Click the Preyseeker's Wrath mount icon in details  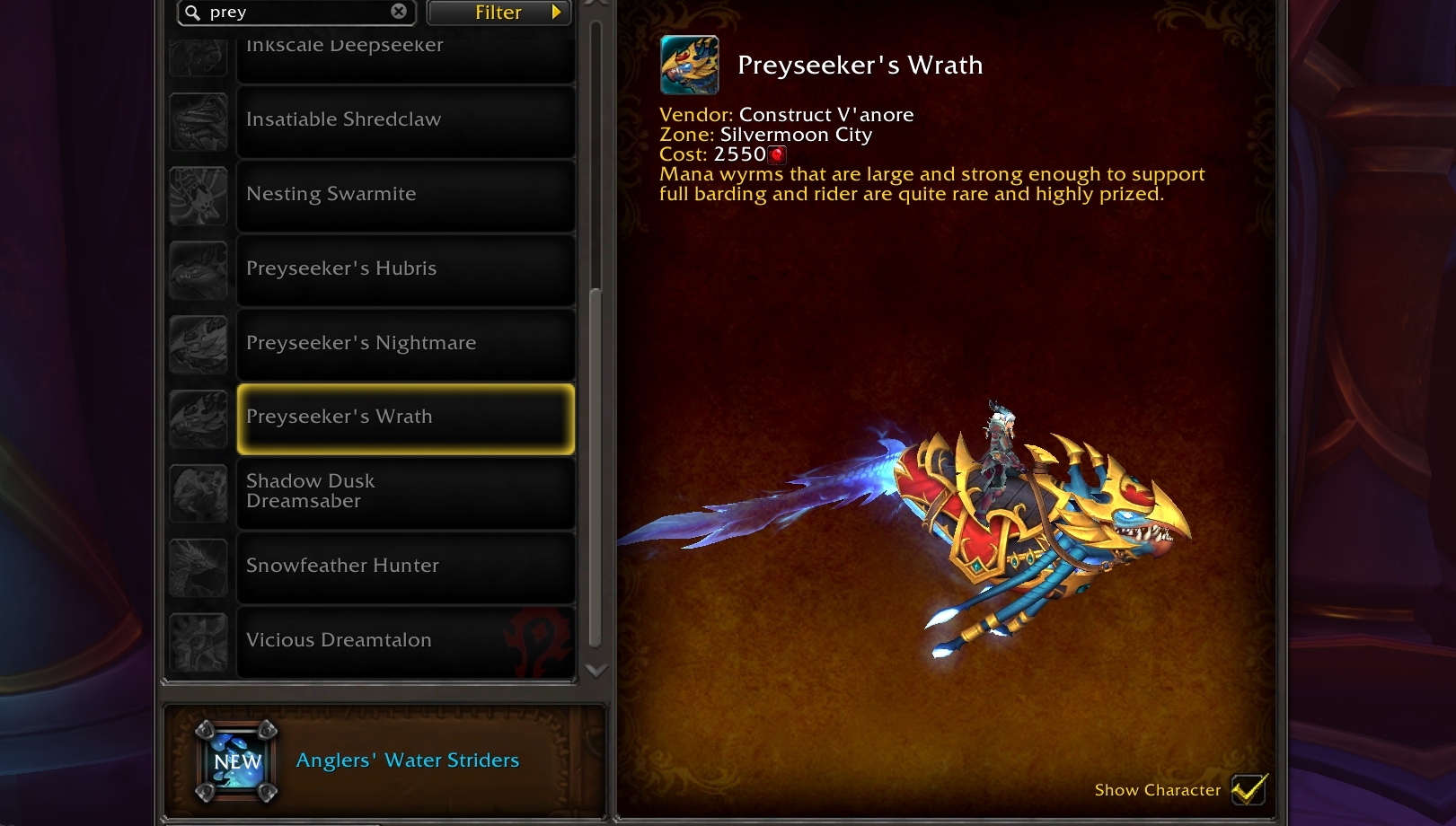(x=689, y=66)
